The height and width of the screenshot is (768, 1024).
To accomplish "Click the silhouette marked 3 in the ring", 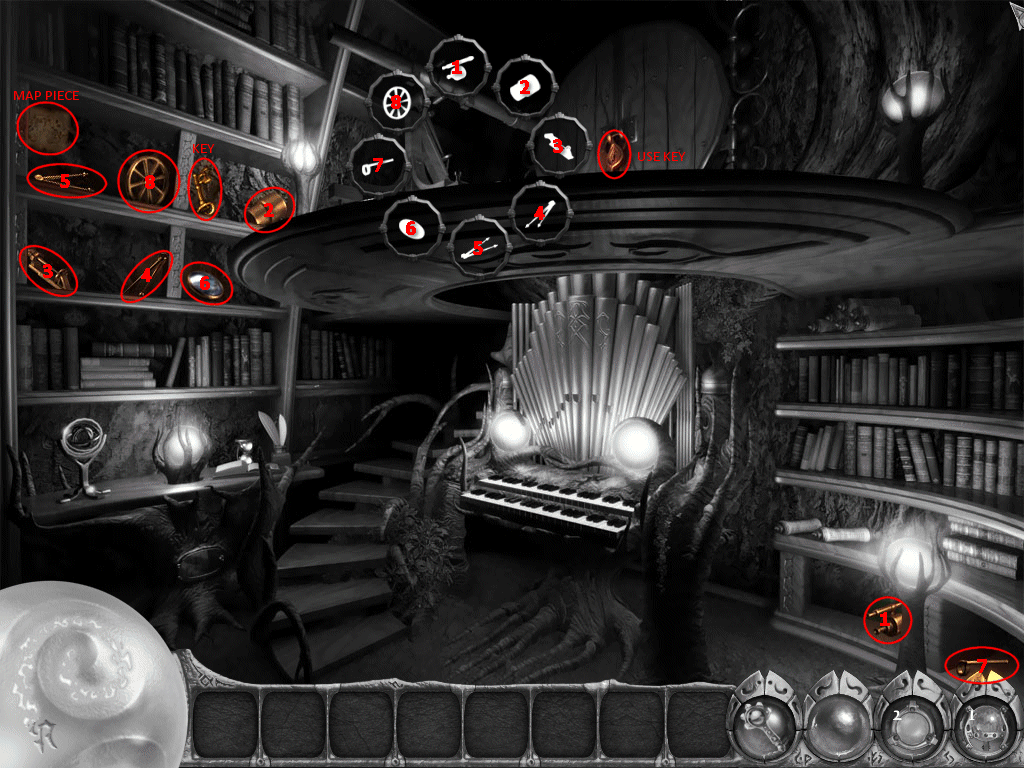I will (x=559, y=146).
